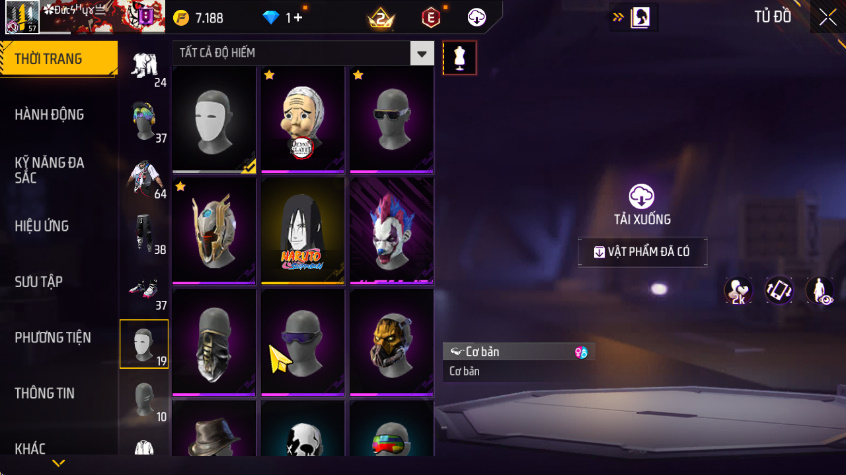Pick the red-haired clown mask

coord(390,230)
